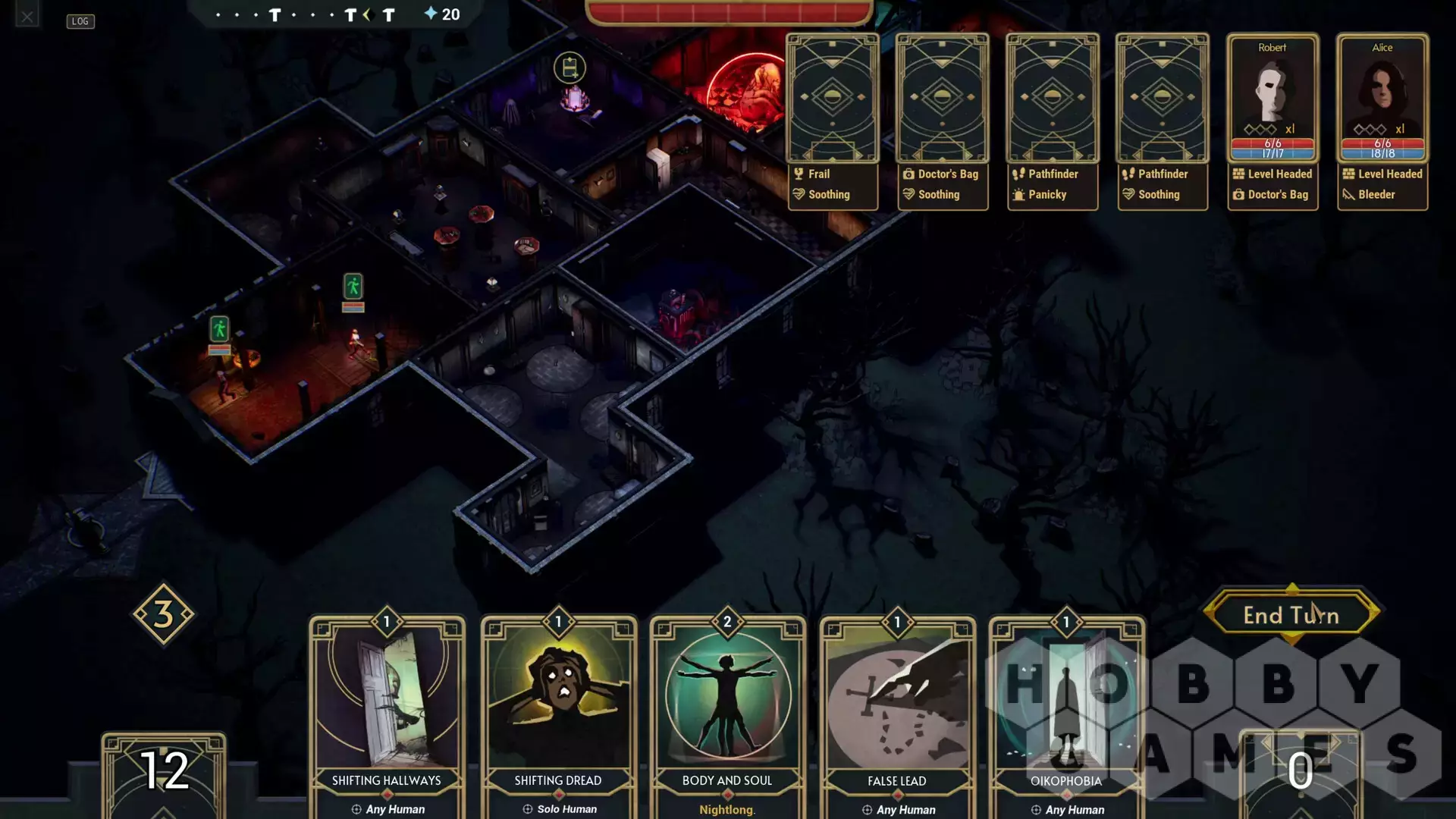
Task: Open the draw pile showing 12
Action: [164, 772]
